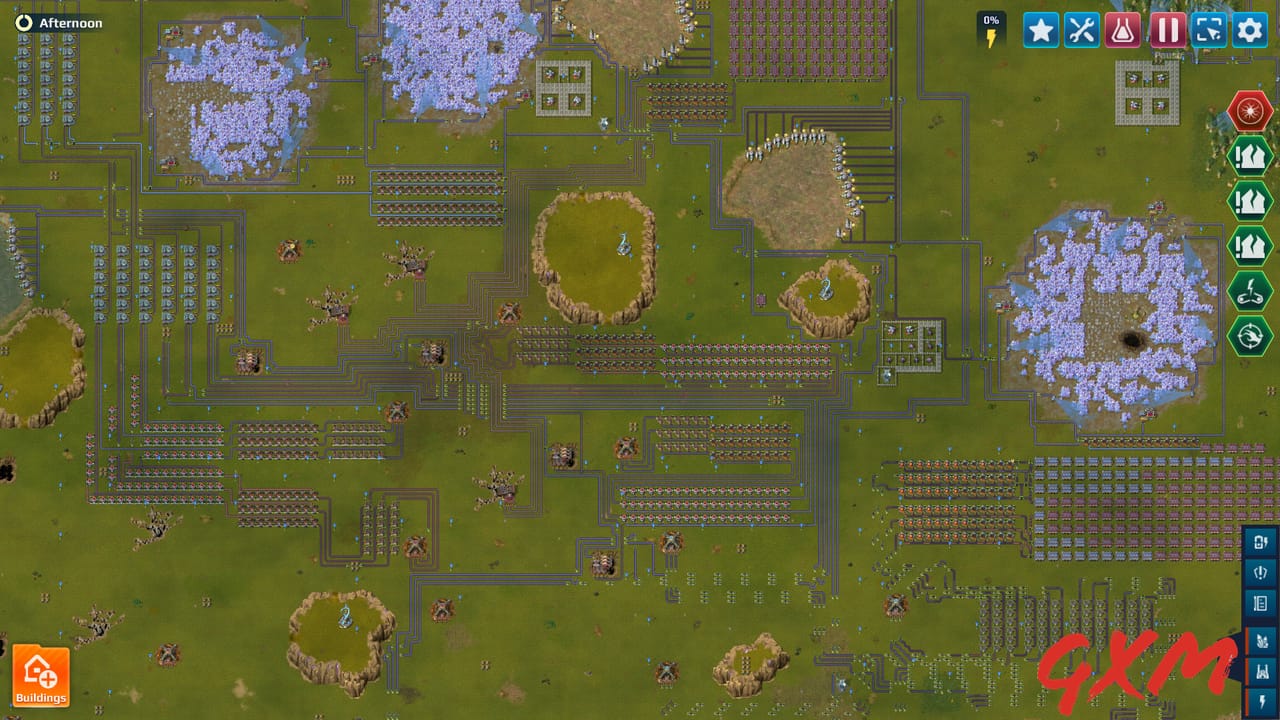This screenshot has height=720, width=1280.
Task: Open the settings gear in the top-right corner
Action: click(x=1249, y=30)
